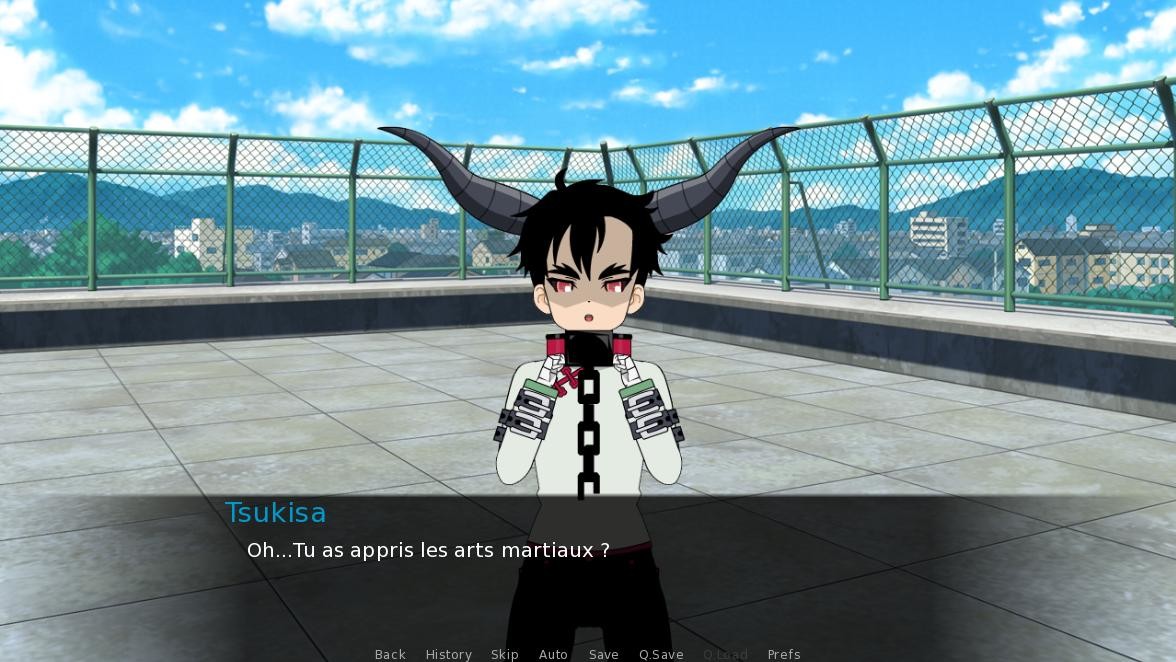This screenshot has width=1176, height=662.
Task: Go back one line with Back
Action: point(390,654)
